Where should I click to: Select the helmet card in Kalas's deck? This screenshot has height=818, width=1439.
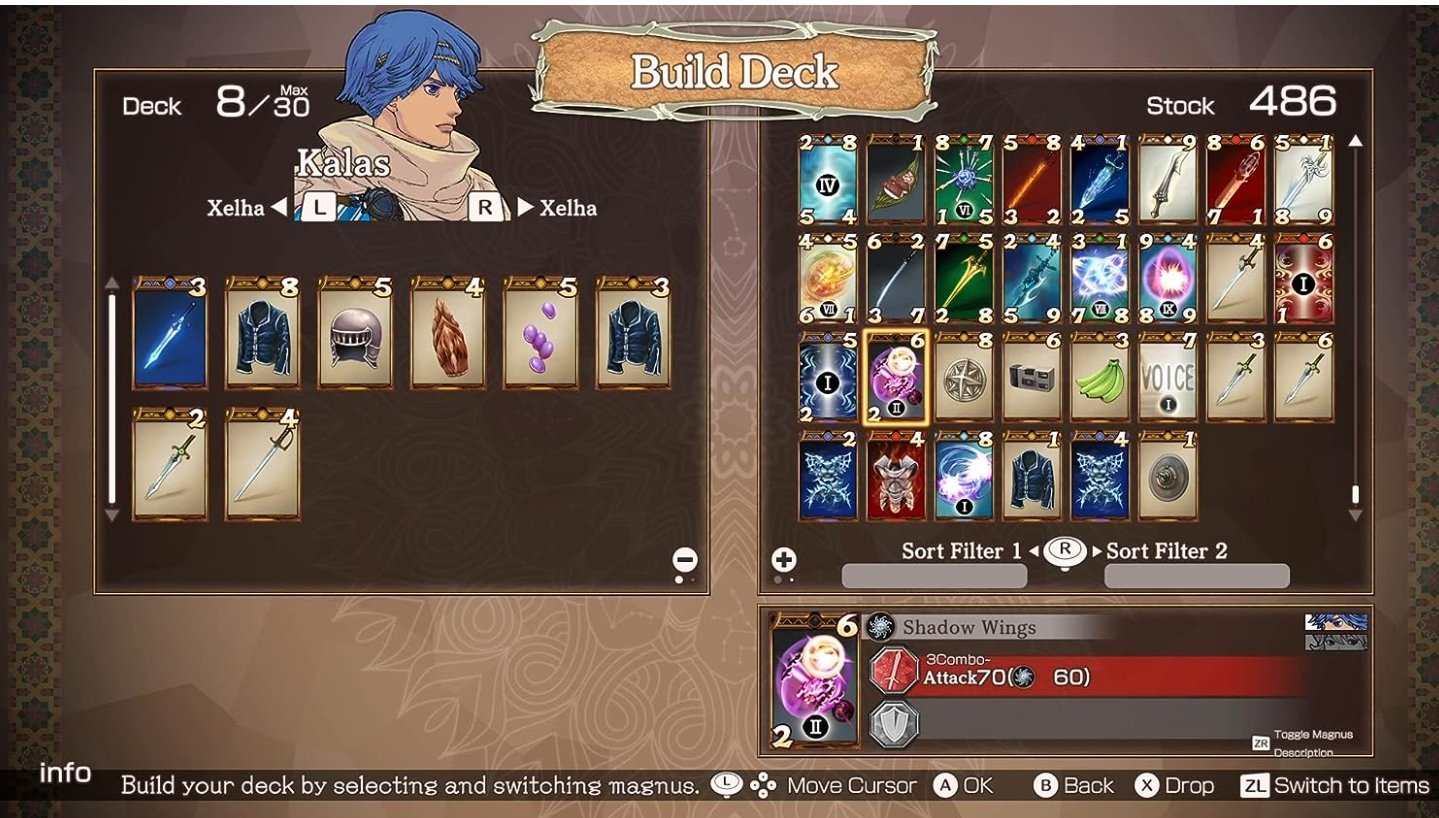point(355,333)
